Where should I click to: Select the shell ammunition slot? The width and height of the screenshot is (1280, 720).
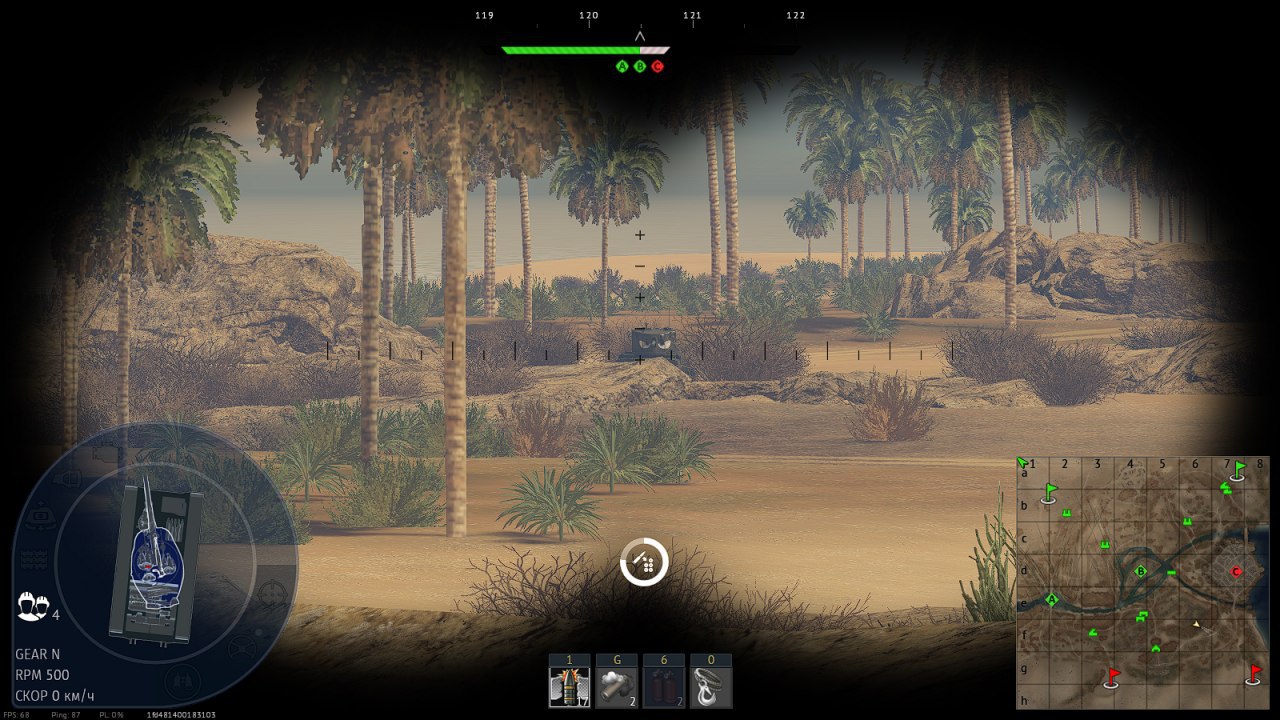pyautogui.click(x=568, y=687)
